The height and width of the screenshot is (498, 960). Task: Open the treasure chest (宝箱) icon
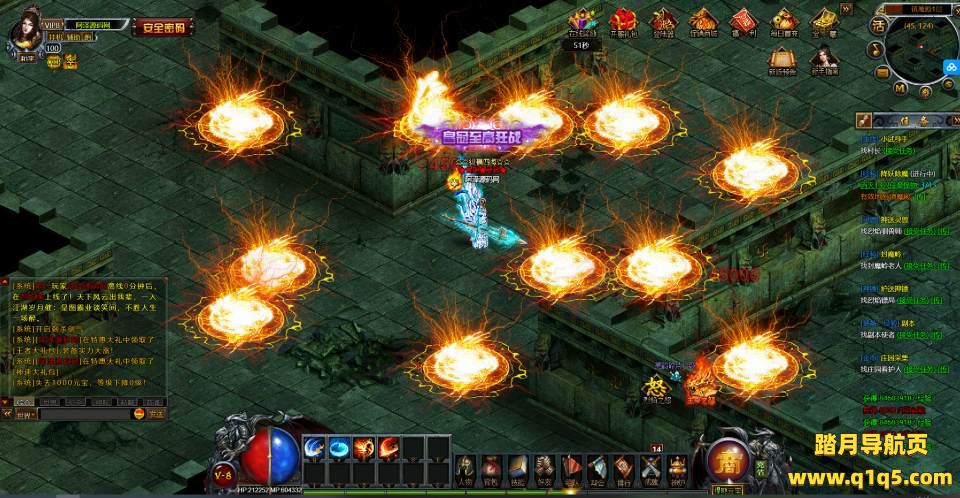(824, 22)
